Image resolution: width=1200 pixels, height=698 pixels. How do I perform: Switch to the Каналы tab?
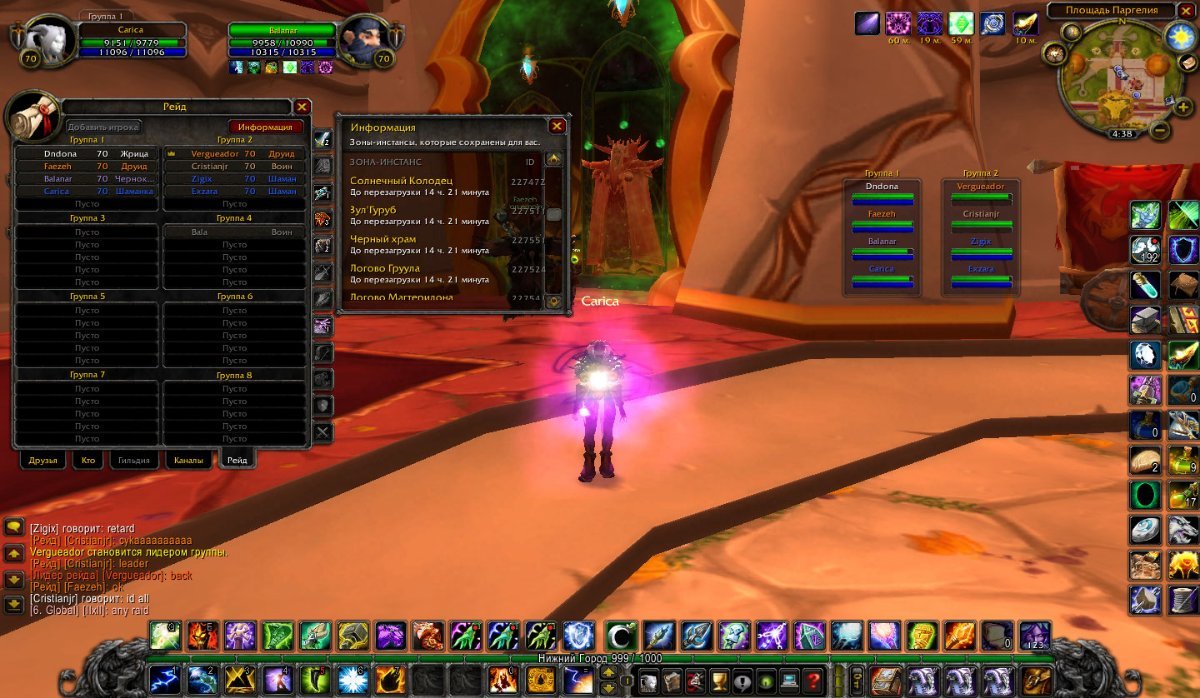click(188, 461)
